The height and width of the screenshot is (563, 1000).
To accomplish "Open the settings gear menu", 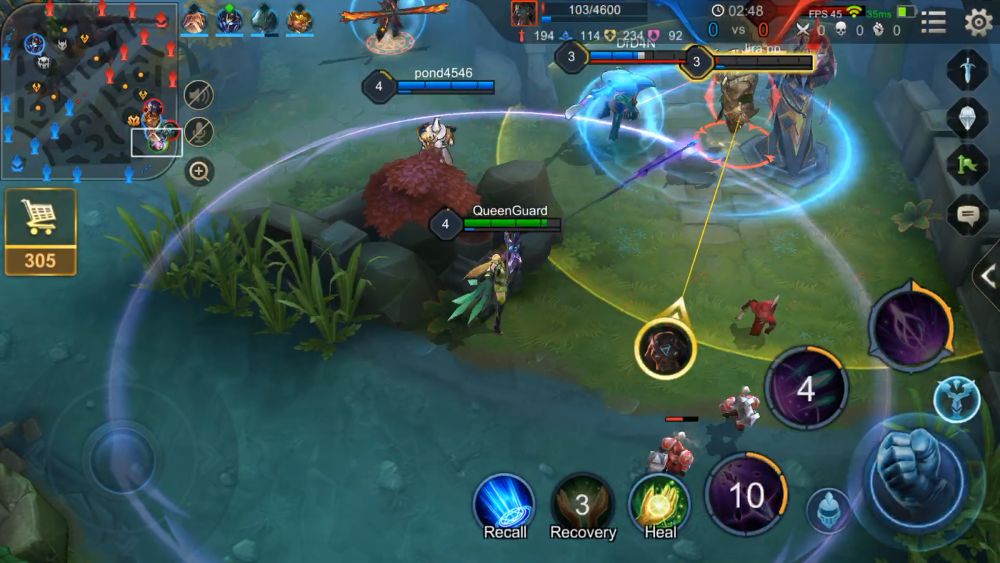I will (978, 22).
